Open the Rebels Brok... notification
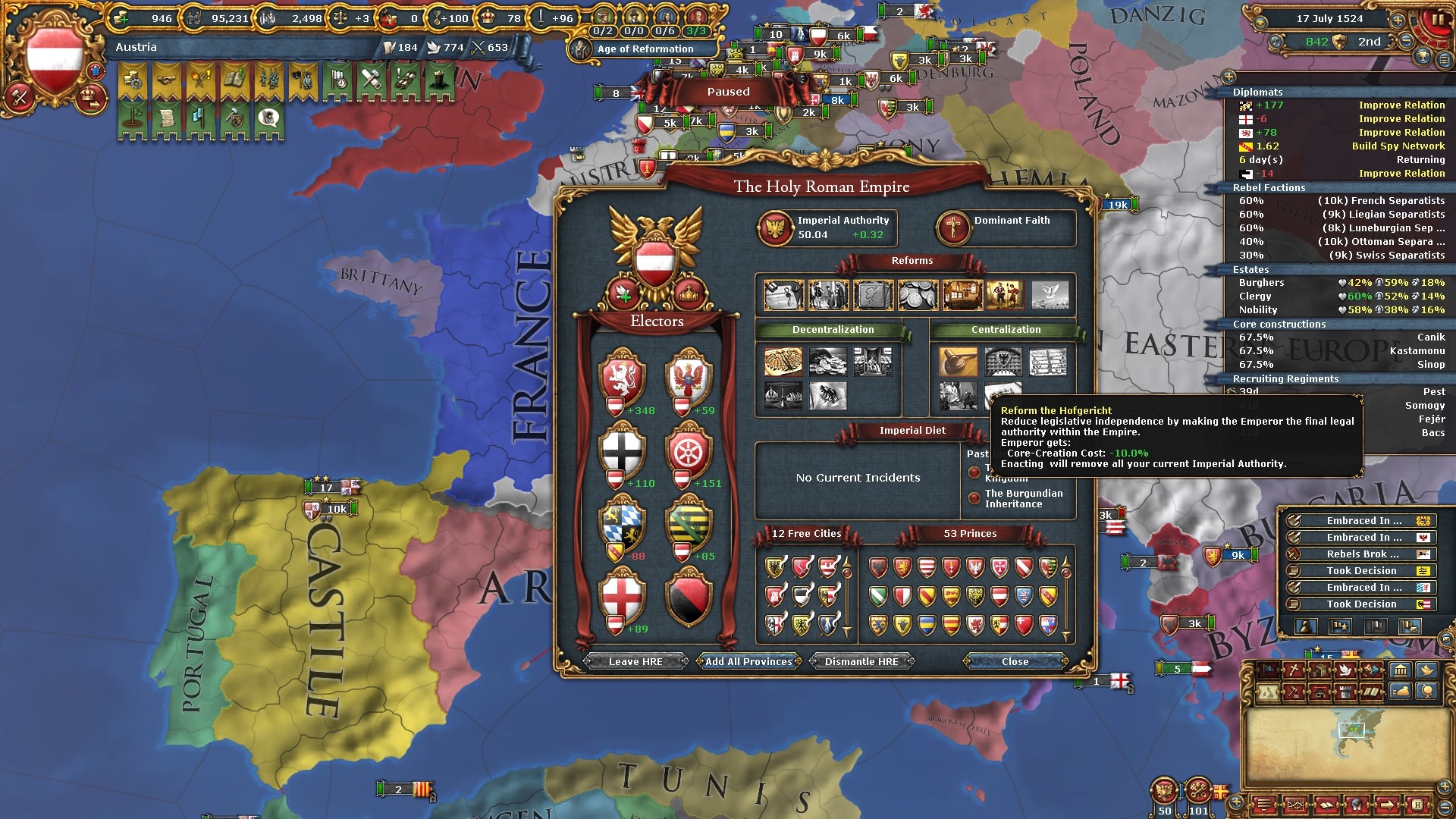Screen dimensions: 1456x819 pyautogui.click(x=1361, y=554)
